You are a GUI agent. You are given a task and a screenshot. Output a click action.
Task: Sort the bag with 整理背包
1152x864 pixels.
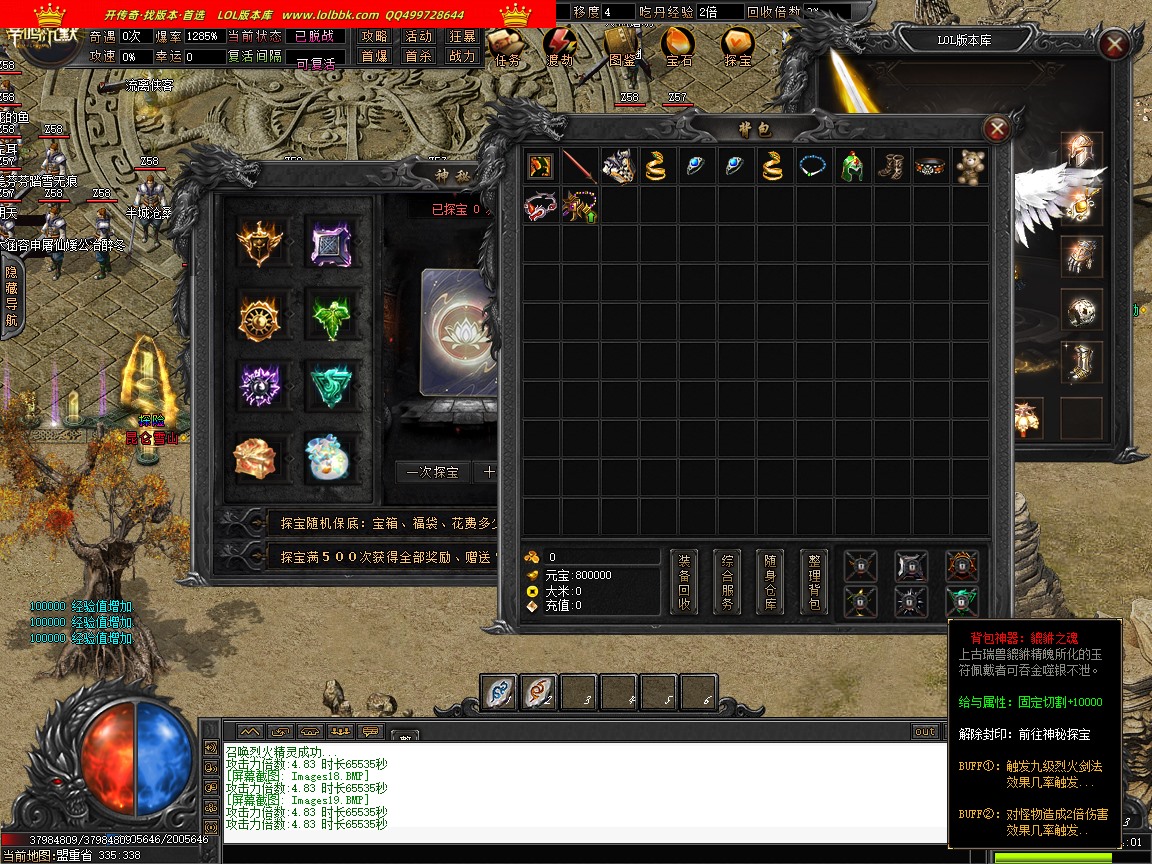pyautogui.click(x=815, y=582)
